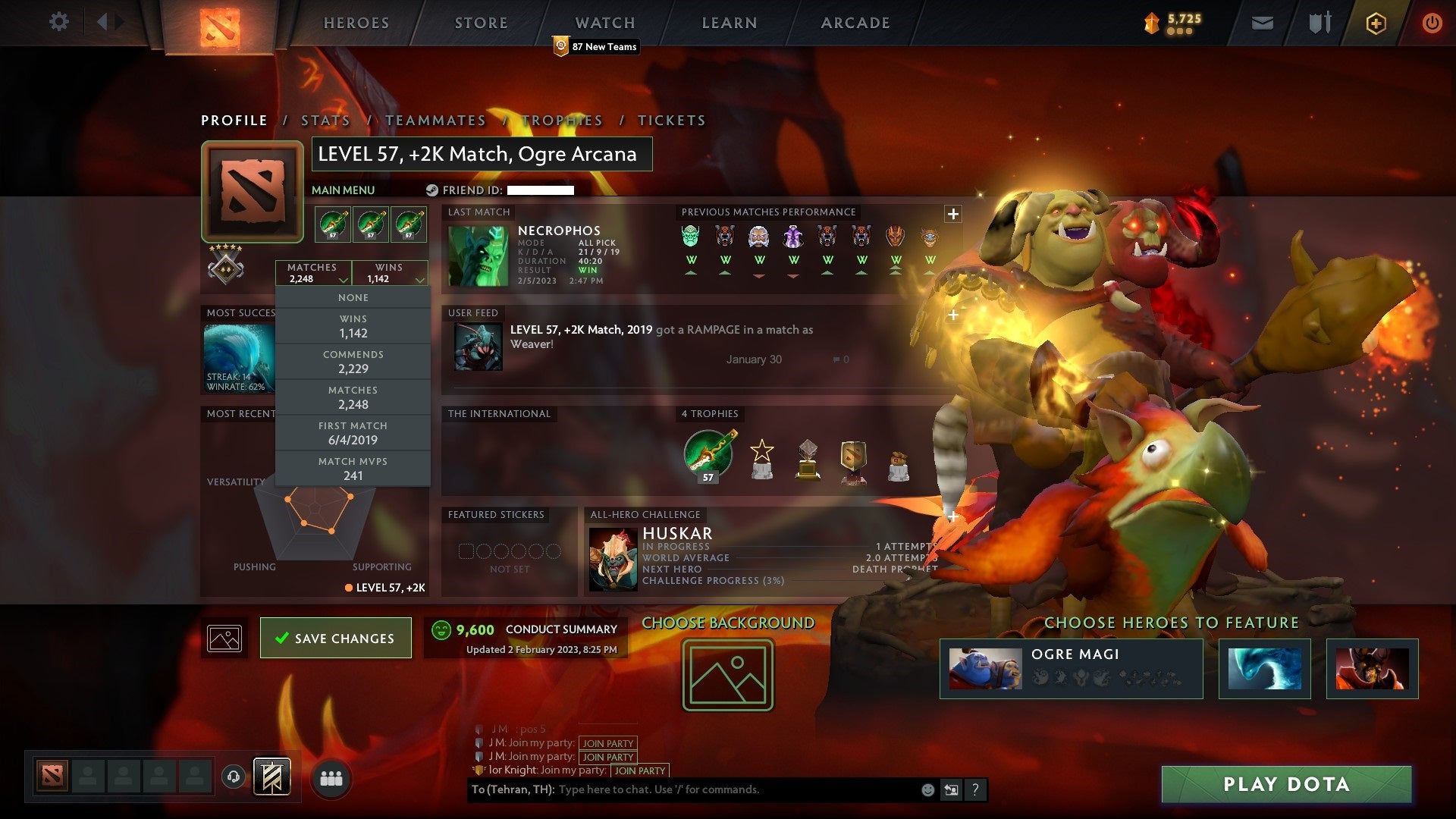Screen dimensions: 1456x819
Task: Click the SAVE CHANGES button
Action: pos(336,638)
